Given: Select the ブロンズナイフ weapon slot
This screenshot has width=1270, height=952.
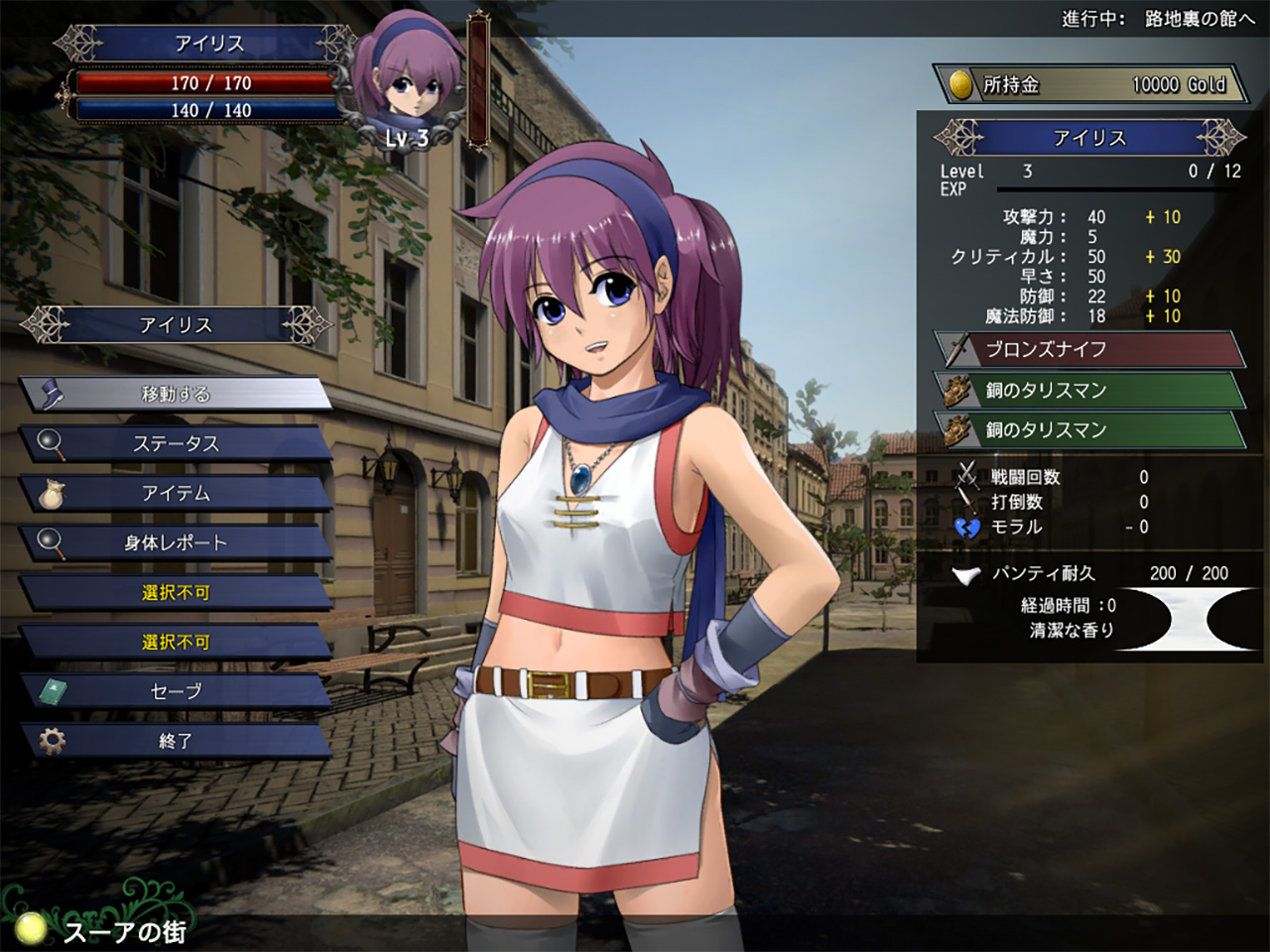Looking at the screenshot, I should point(1088,350).
